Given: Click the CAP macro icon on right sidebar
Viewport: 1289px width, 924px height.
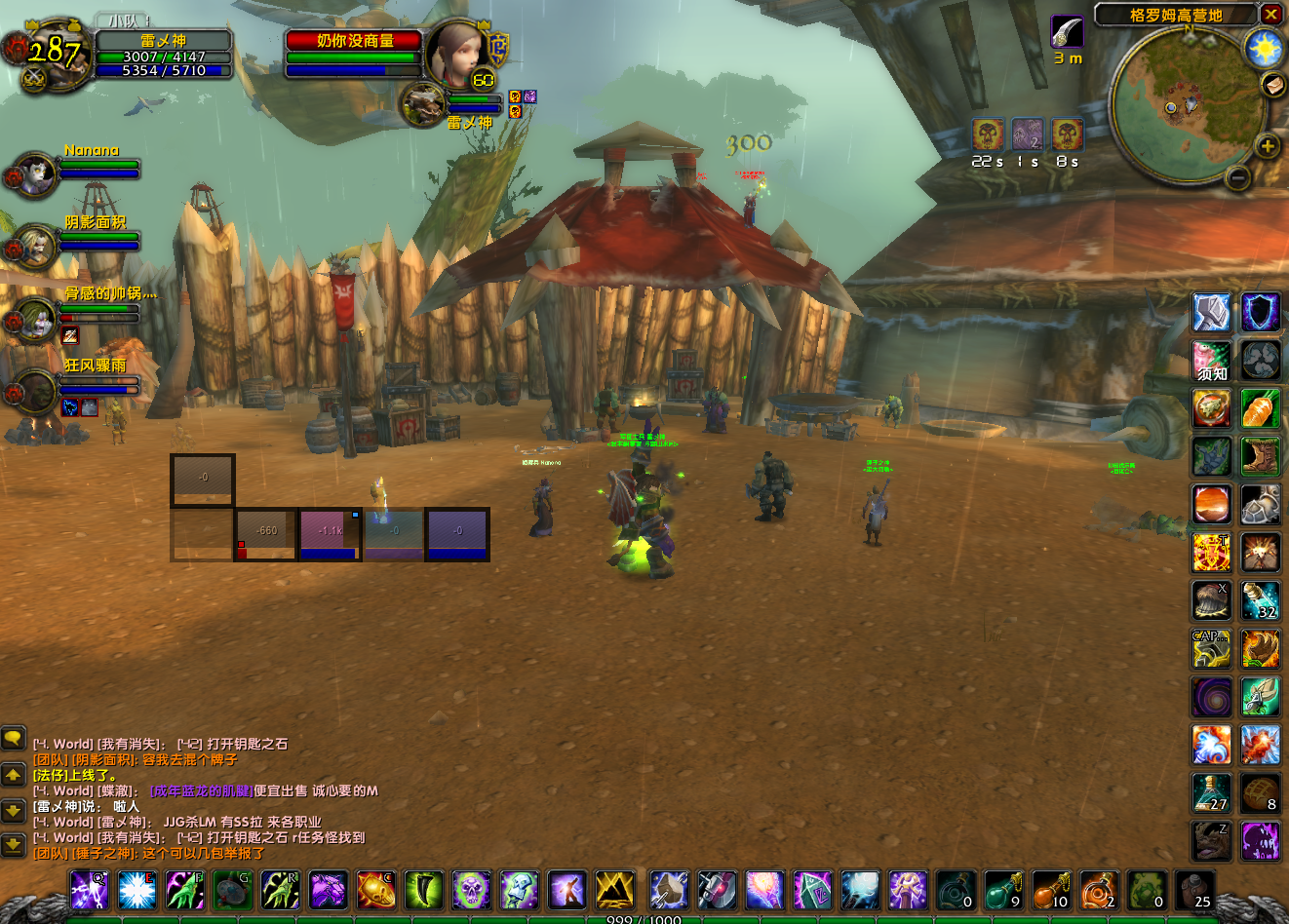Looking at the screenshot, I should (x=1211, y=648).
